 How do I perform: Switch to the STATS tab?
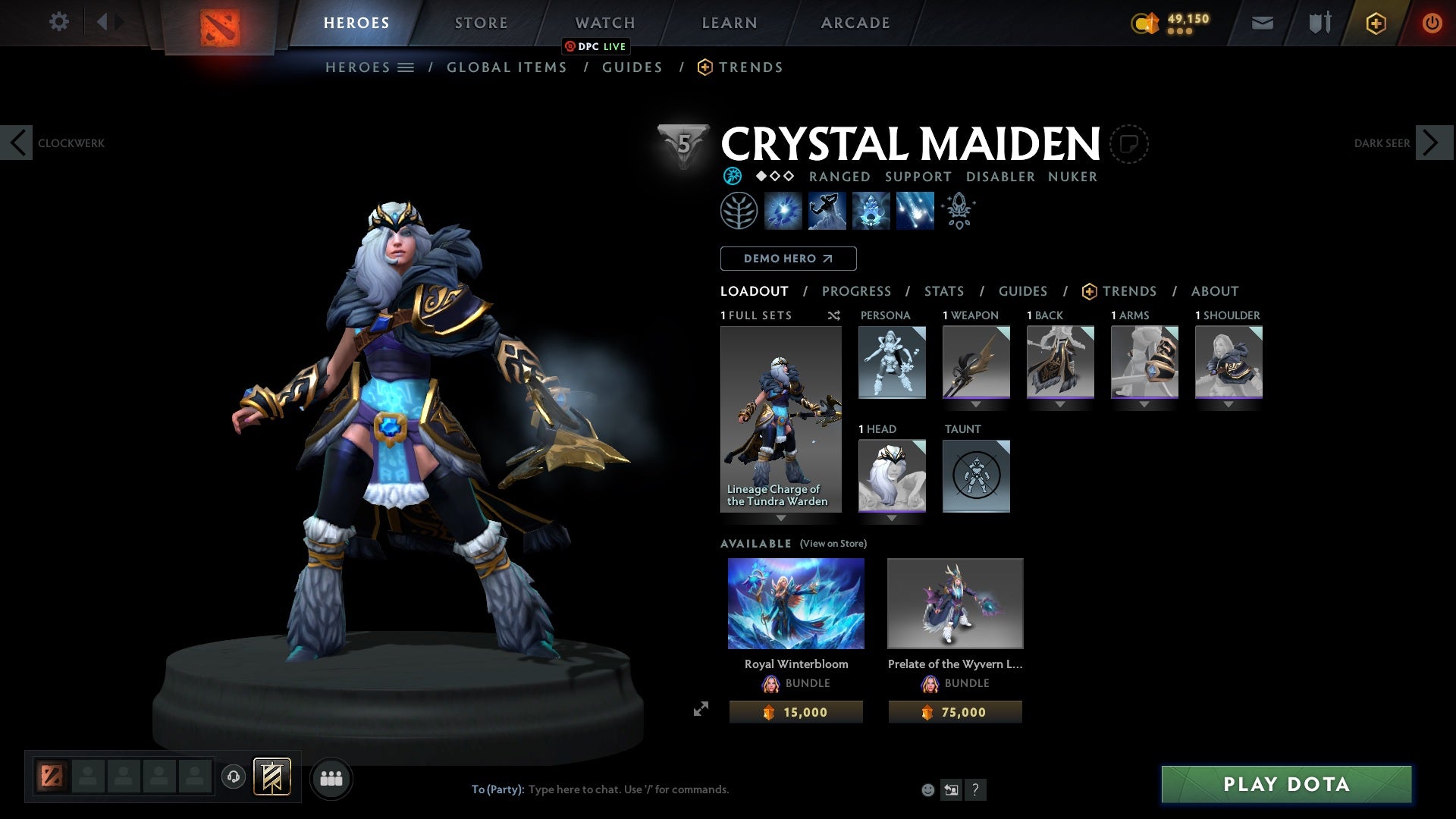943,290
